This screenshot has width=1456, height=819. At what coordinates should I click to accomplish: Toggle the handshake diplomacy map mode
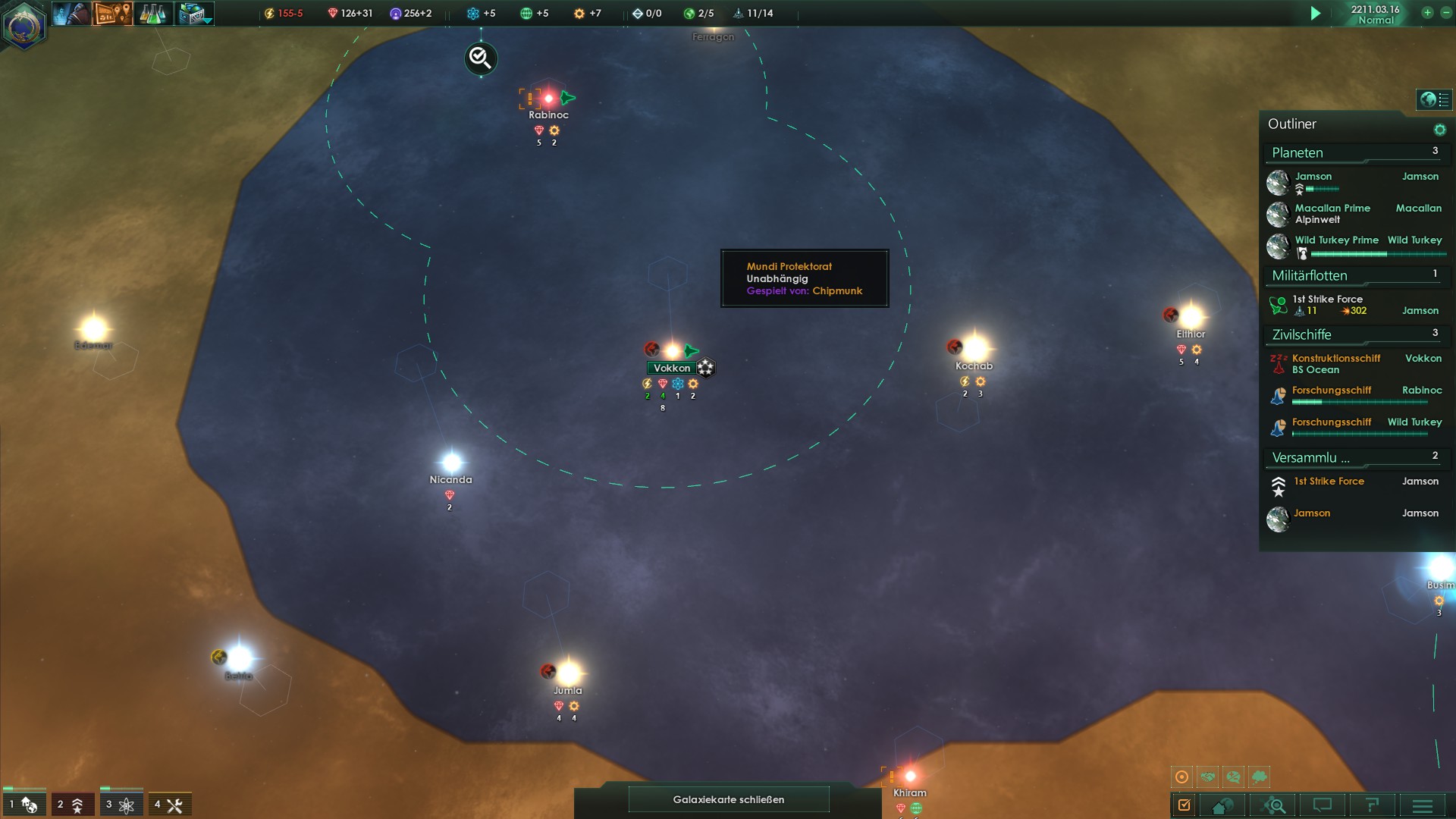pyautogui.click(x=1208, y=777)
